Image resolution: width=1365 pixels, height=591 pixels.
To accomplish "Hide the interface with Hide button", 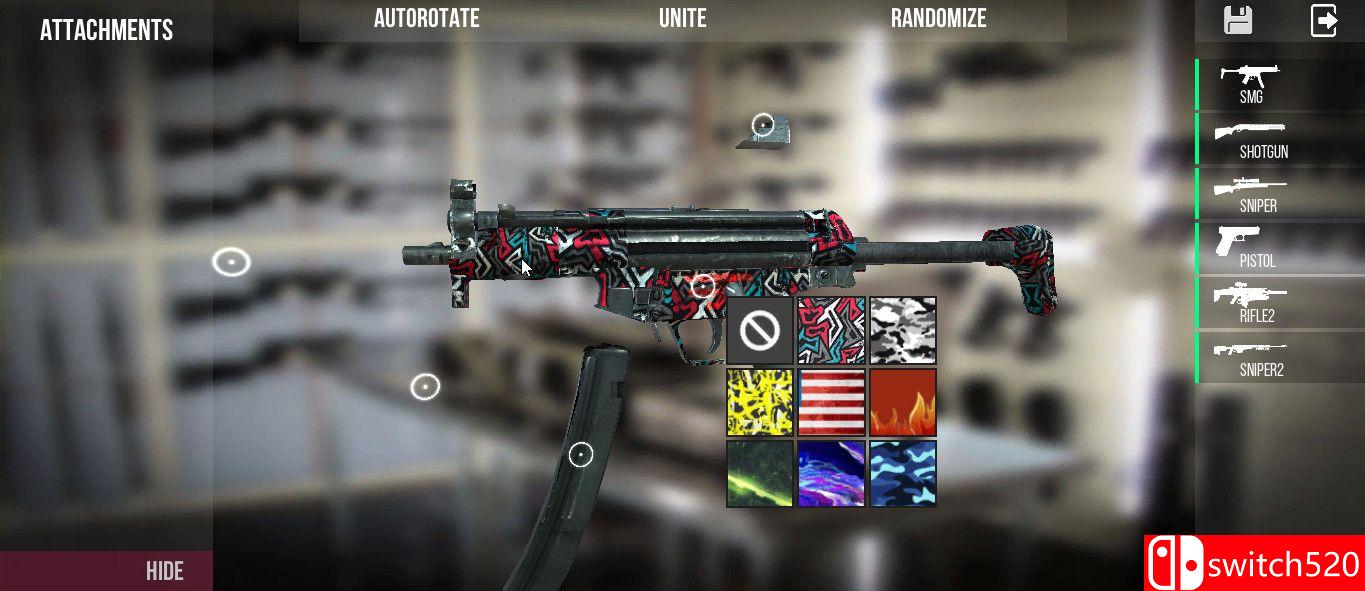I will [165, 571].
